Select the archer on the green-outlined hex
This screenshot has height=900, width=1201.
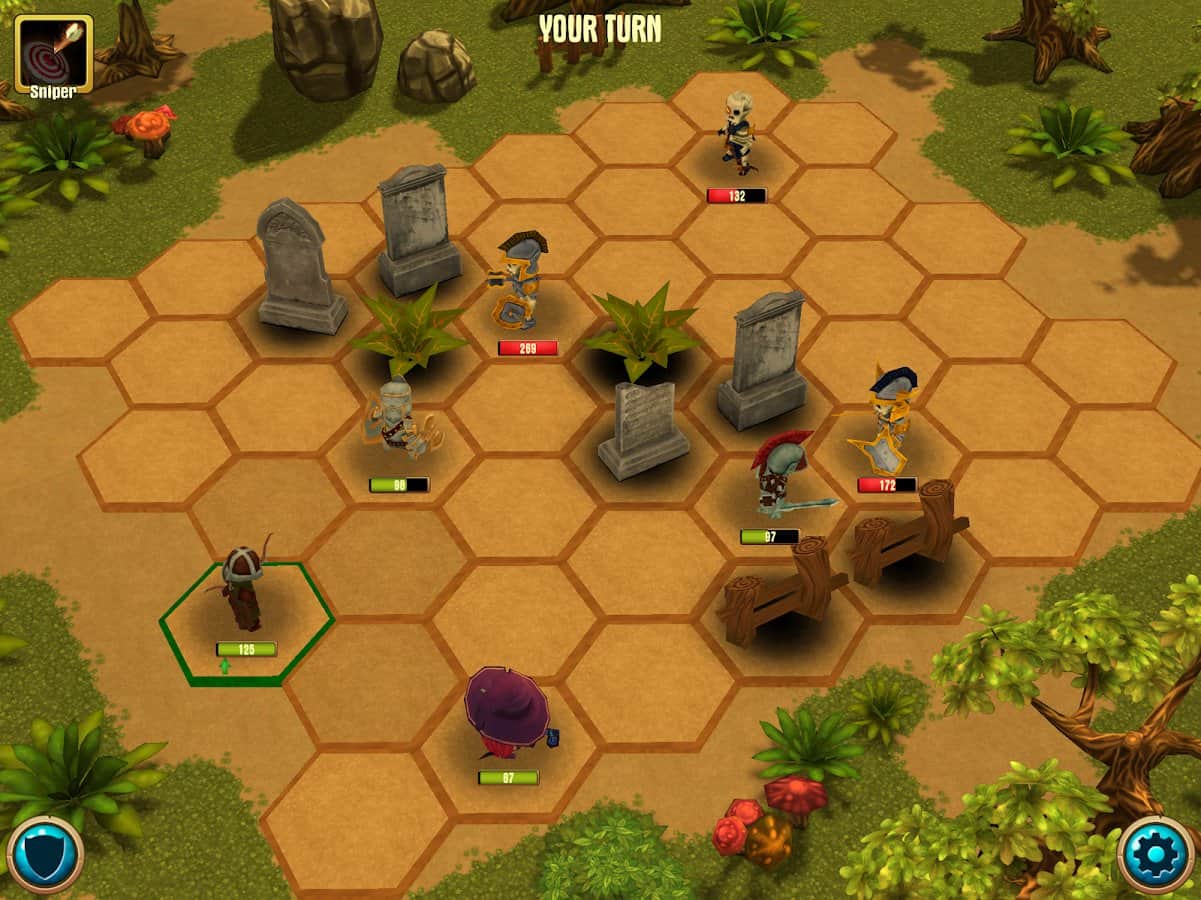click(x=243, y=590)
